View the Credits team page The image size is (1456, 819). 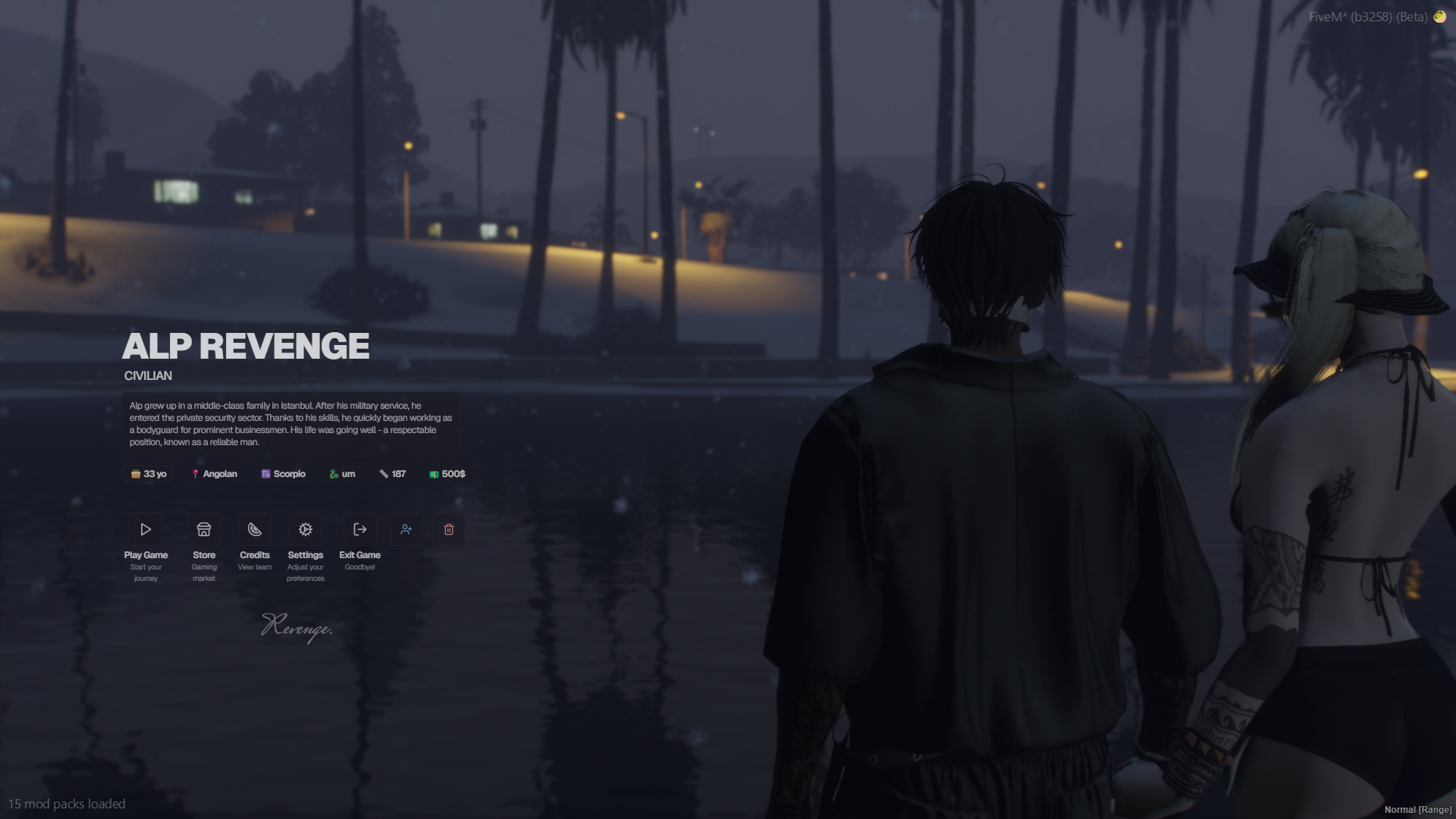255,529
